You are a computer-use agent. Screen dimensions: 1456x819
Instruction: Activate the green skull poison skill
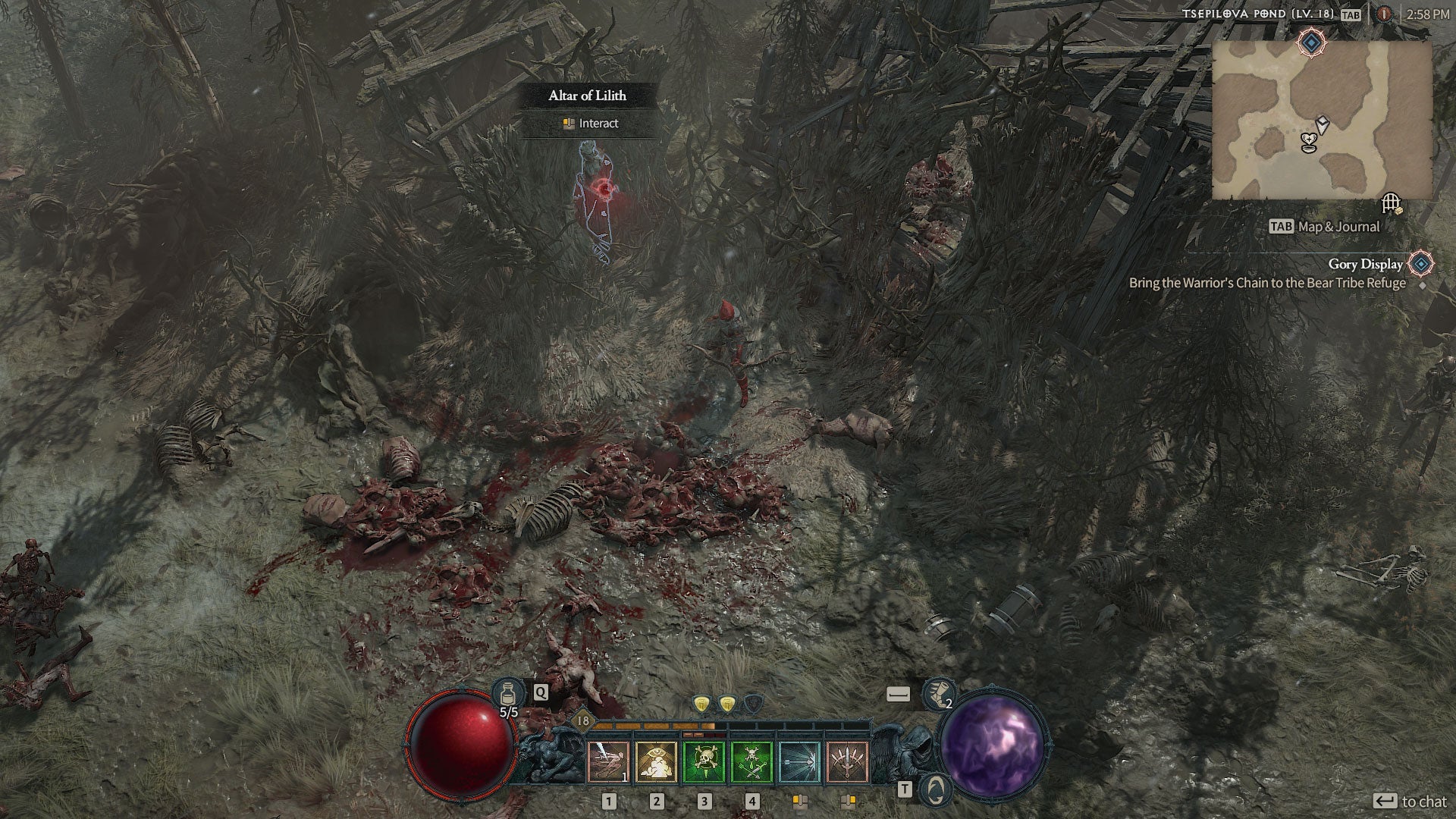[x=704, y=761]
